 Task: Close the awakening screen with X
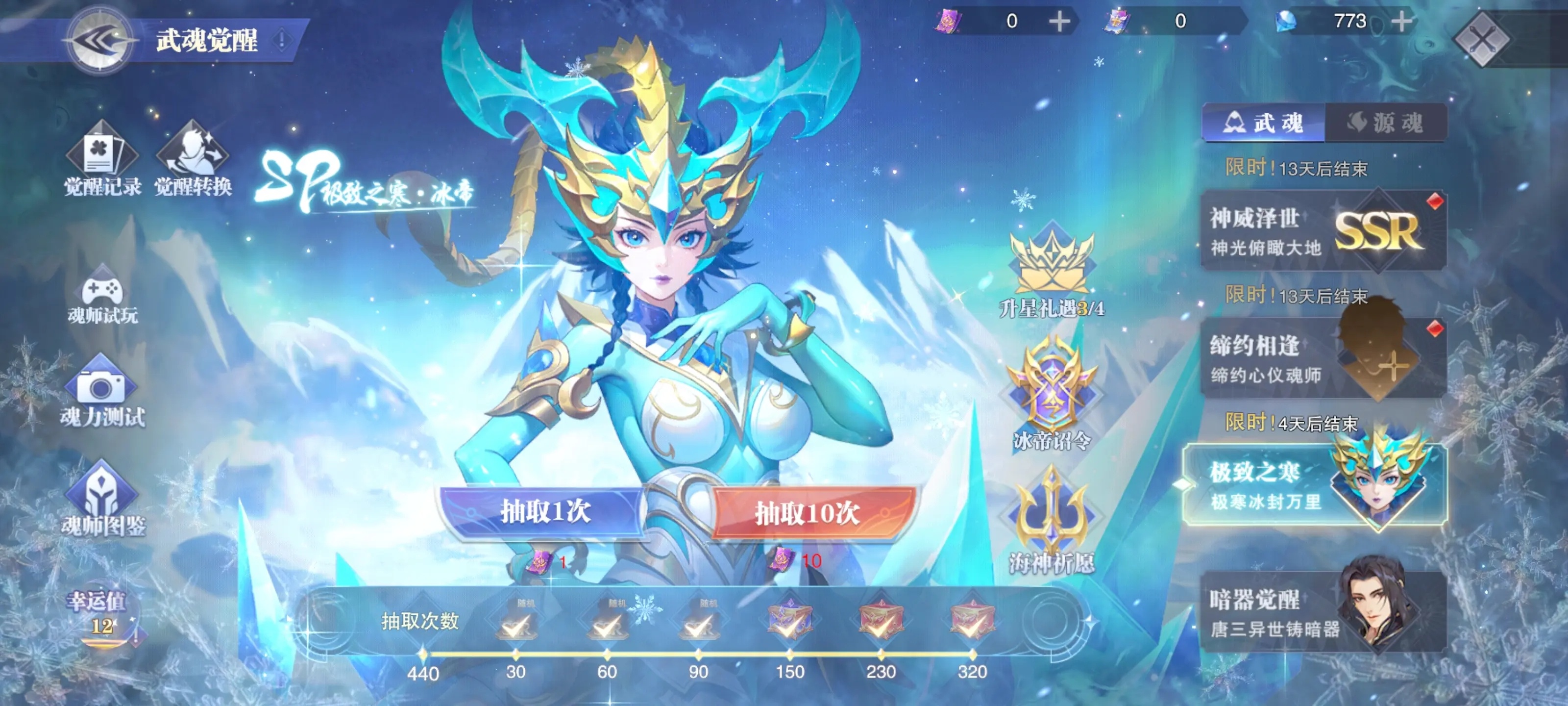tap(1481, 40)
